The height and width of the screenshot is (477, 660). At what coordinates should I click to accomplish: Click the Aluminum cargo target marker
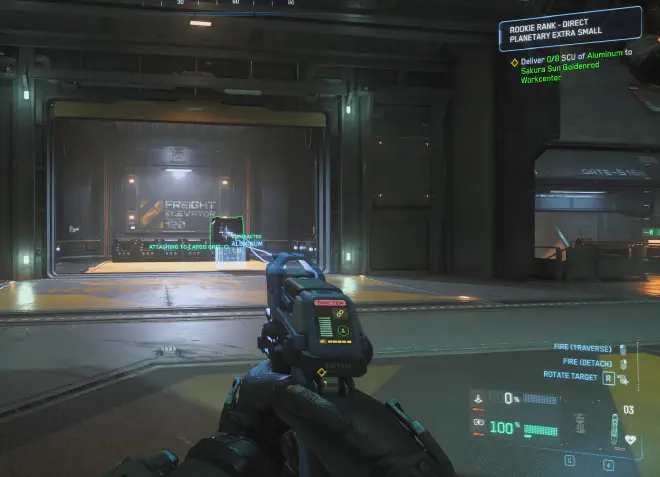(230, 244)
